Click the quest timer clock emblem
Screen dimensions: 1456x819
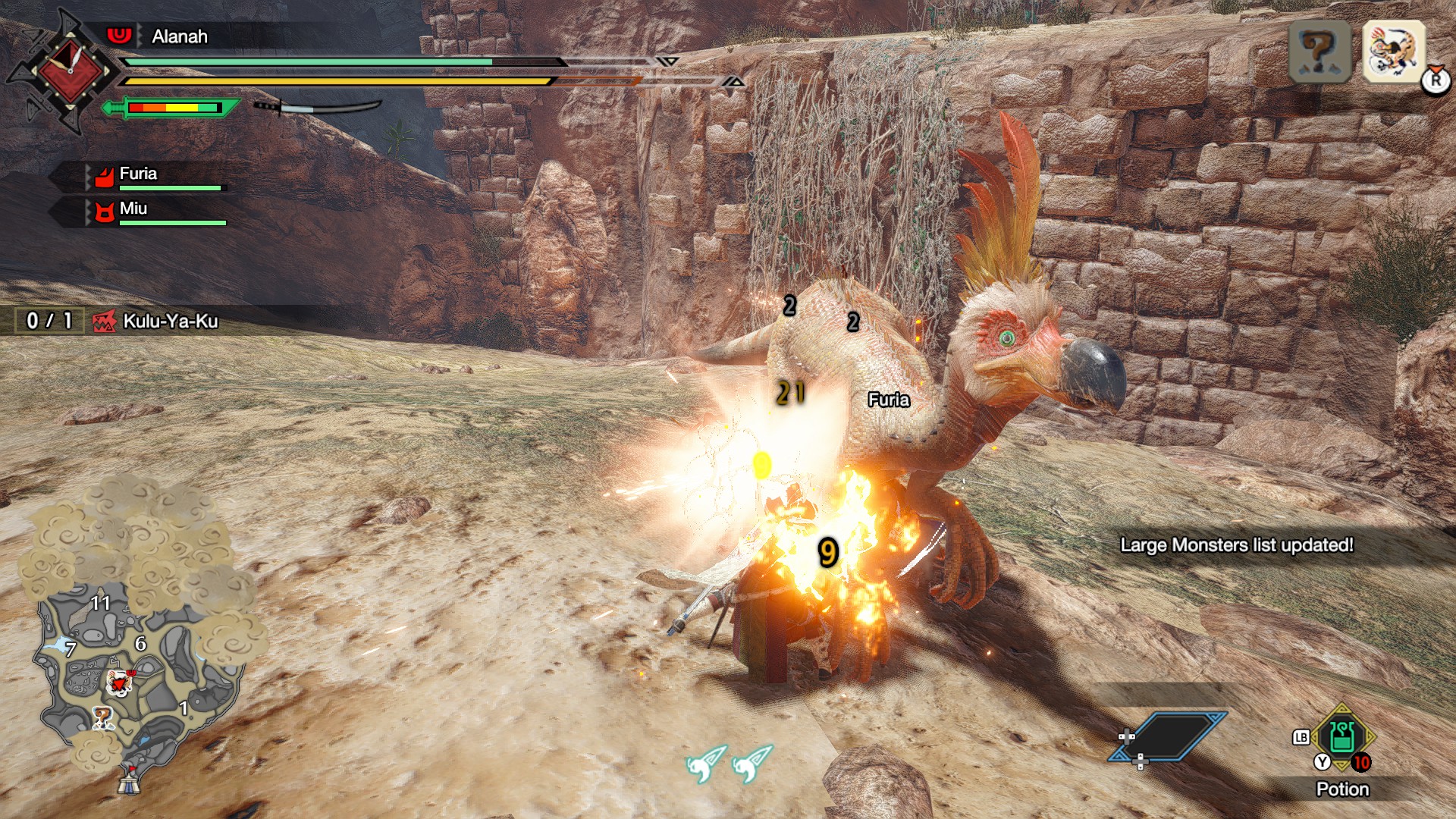[x=69, y=72]
